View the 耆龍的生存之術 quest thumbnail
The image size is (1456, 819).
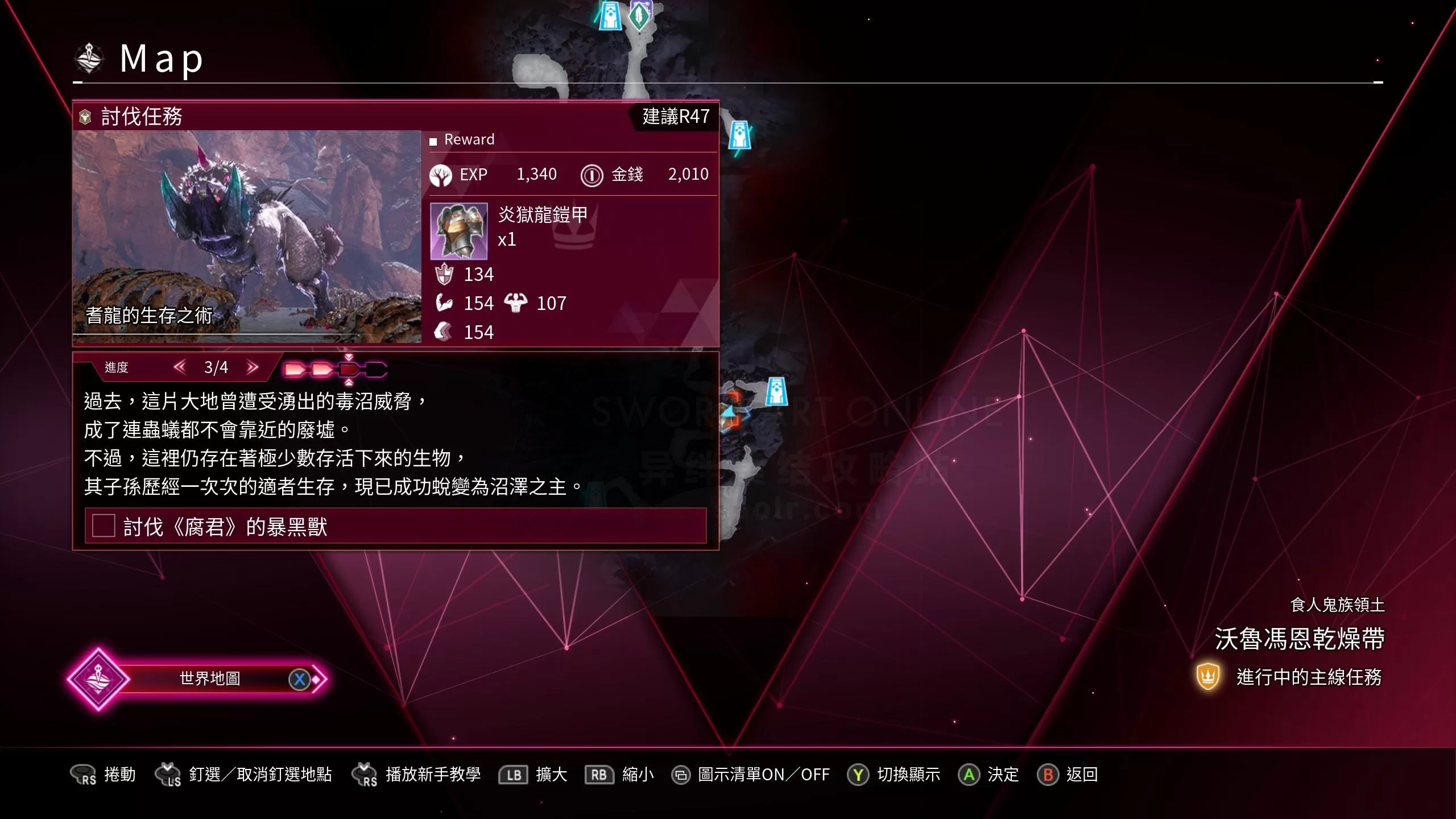[x=247, y=236]
